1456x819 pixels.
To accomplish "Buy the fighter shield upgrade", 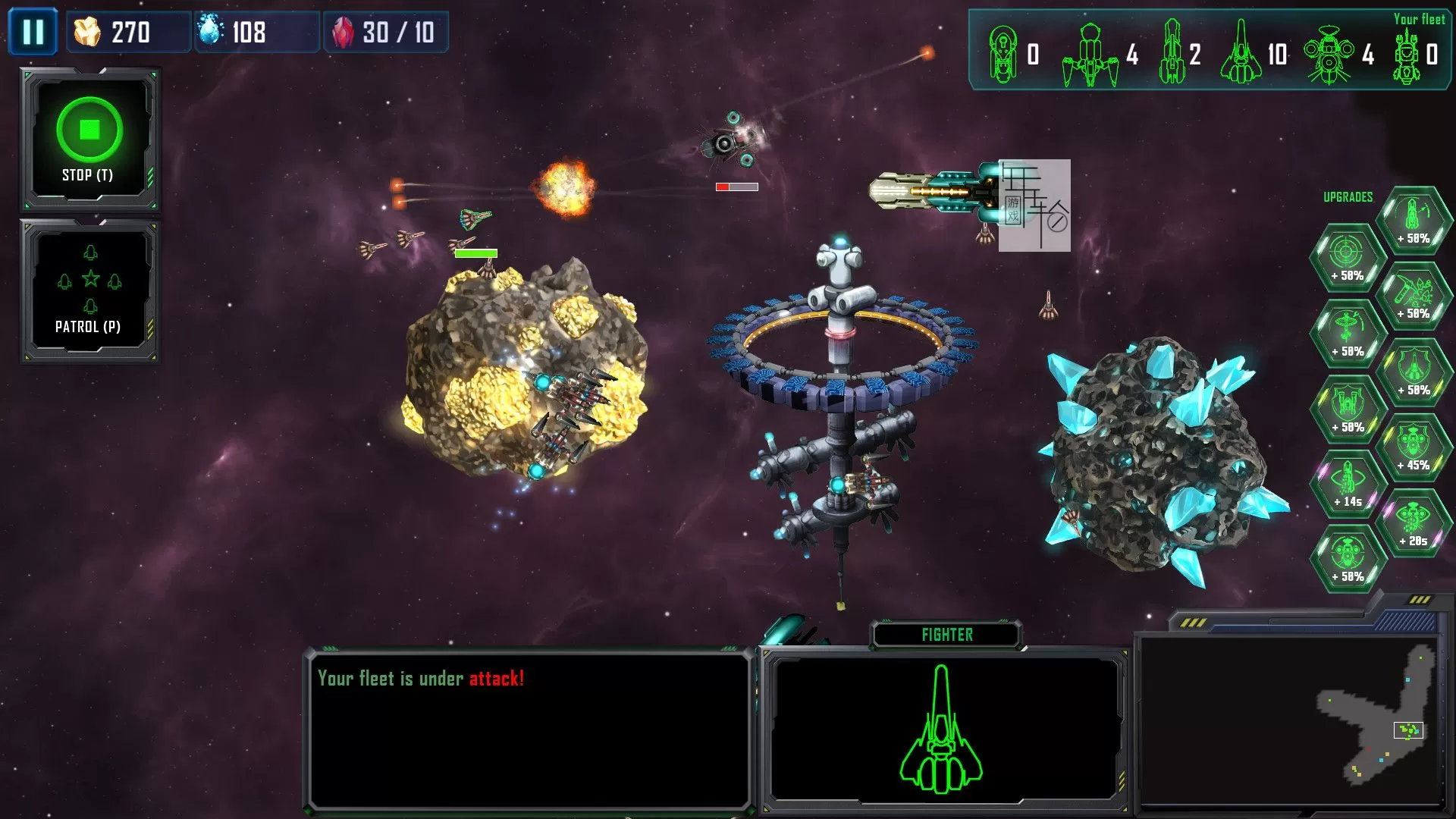I will point(1414,372).
